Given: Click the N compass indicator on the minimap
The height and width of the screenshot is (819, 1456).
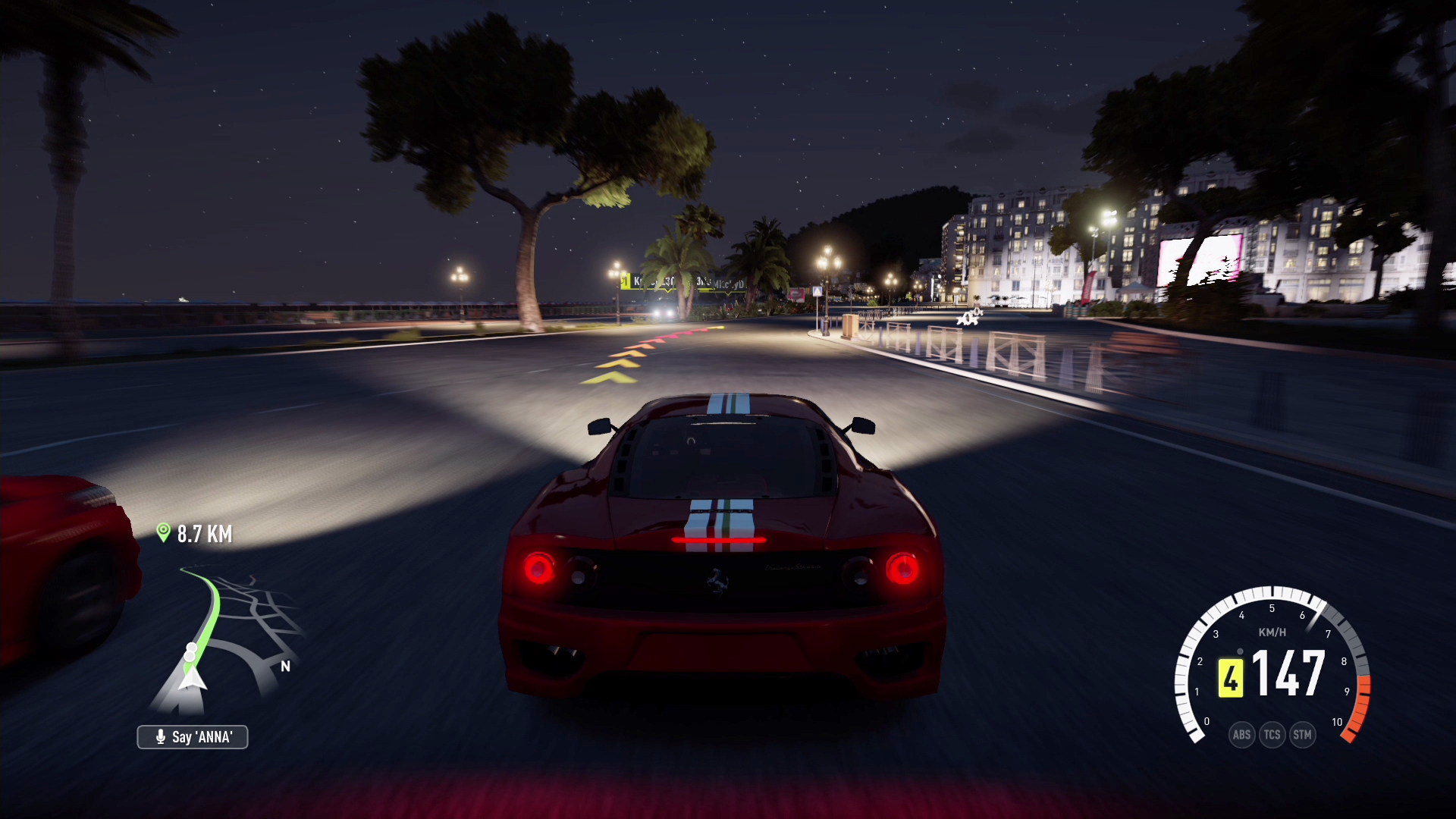Looking at the screenshot, I should click(x=286, y=666).
